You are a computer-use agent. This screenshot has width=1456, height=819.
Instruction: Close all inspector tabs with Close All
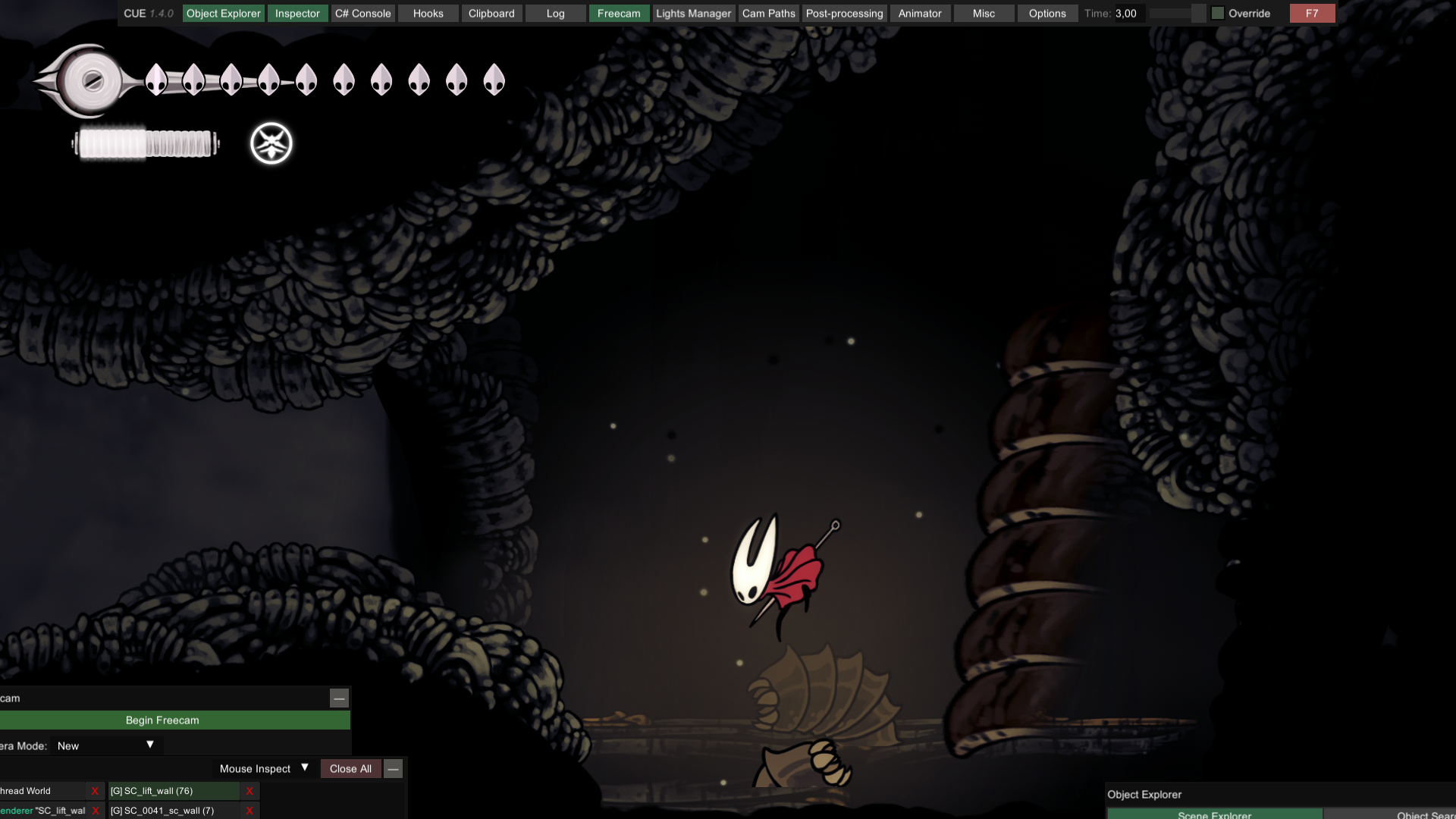click(x=350, y=768)
